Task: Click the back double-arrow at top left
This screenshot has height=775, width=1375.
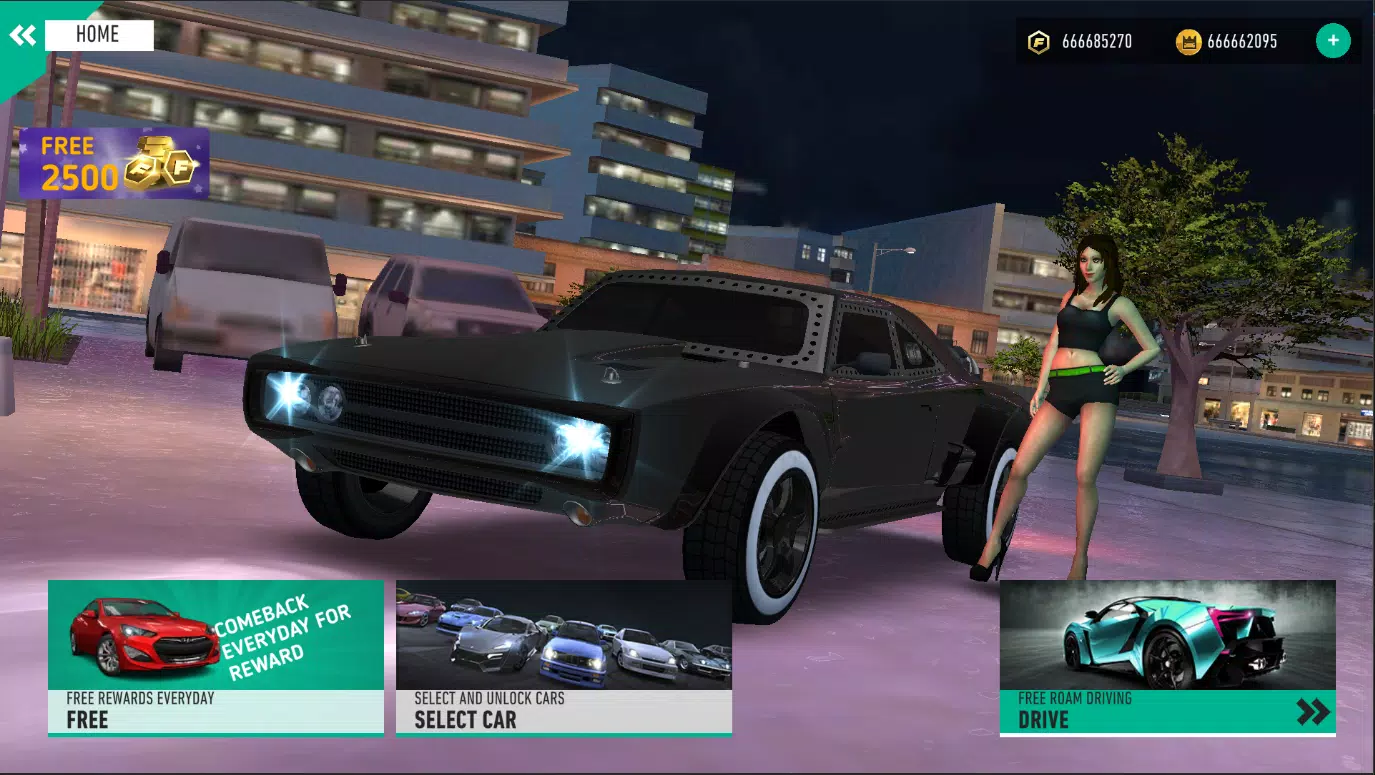Action: coord(24,35)
